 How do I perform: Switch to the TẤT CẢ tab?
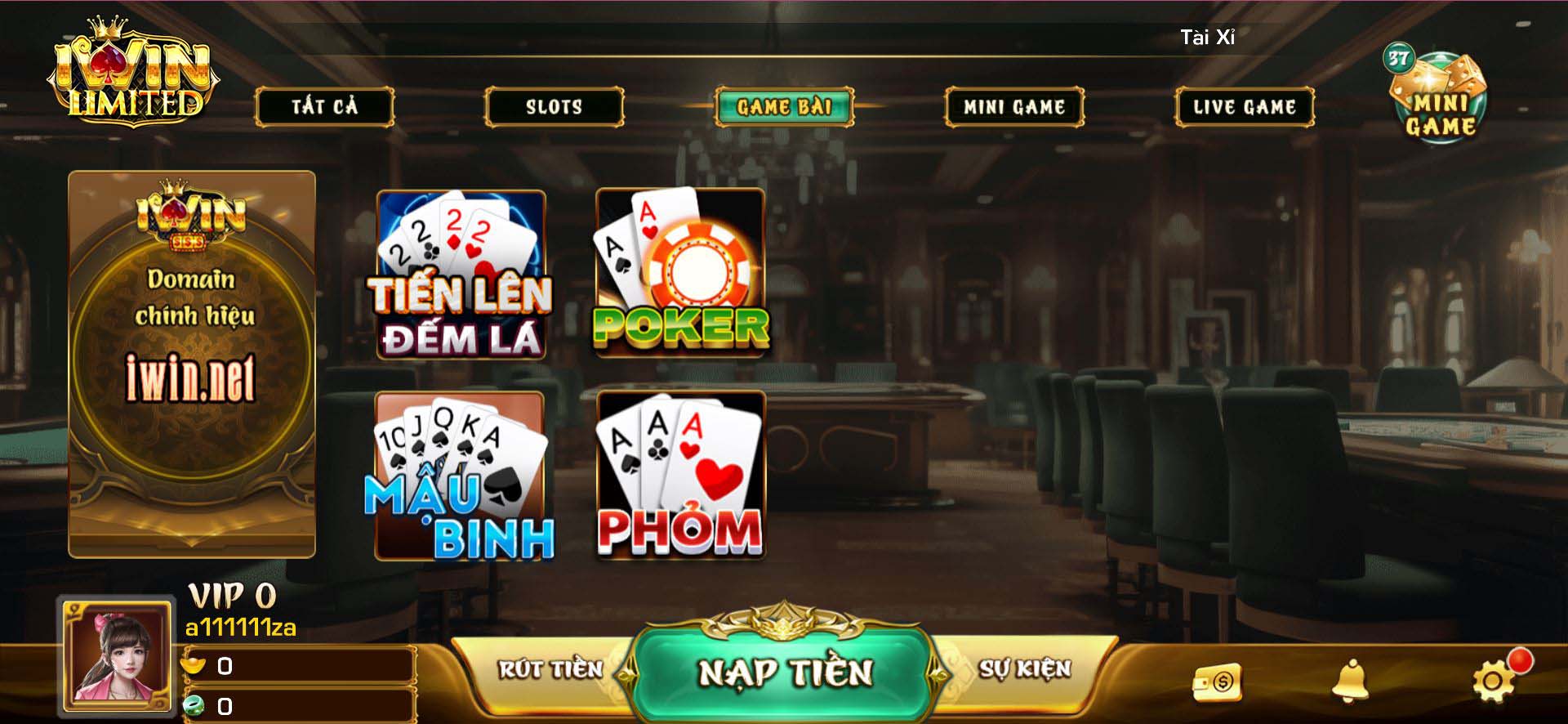click(326, 105)
